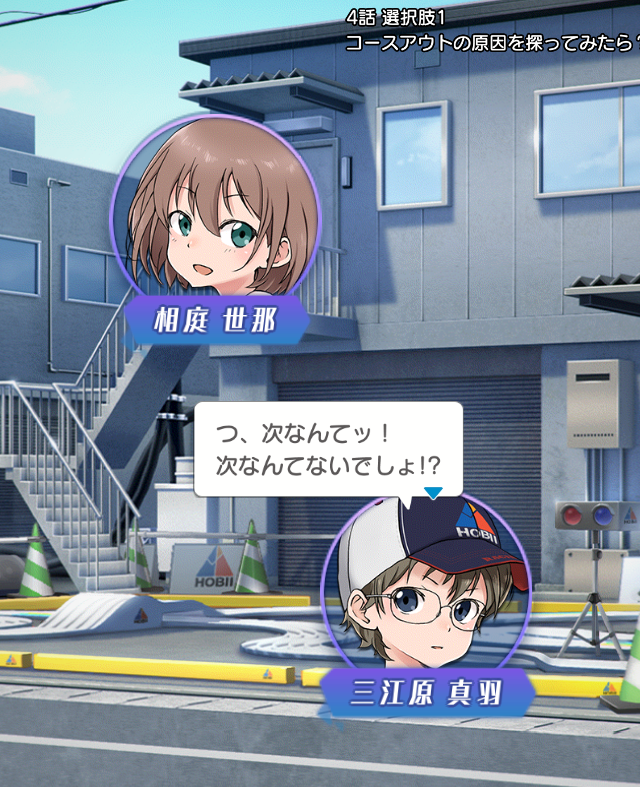Select the 相庭 世那 character portrait

click(214, 210)
